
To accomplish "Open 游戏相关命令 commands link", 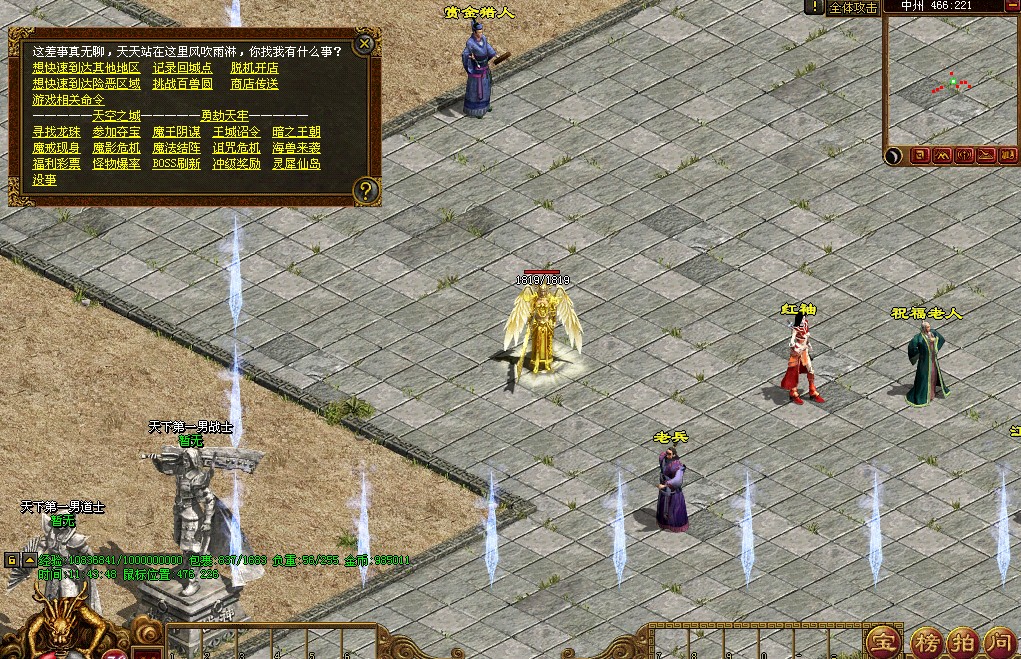I will [x=68, y=100].
